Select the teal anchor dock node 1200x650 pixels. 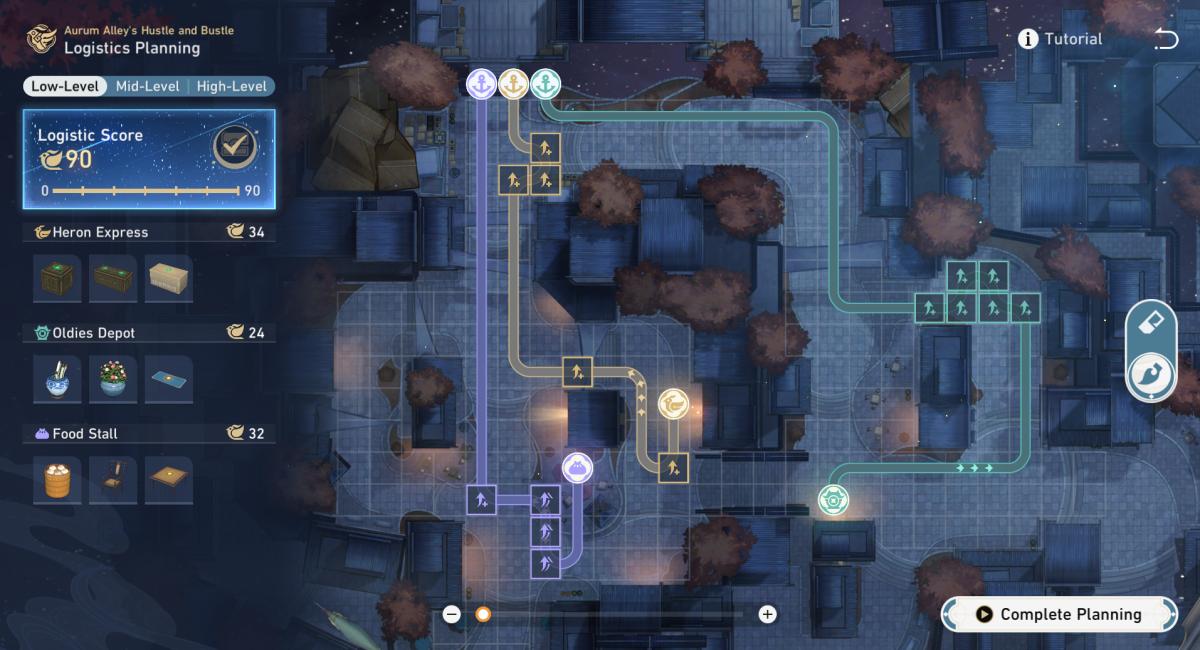(545, 84)
